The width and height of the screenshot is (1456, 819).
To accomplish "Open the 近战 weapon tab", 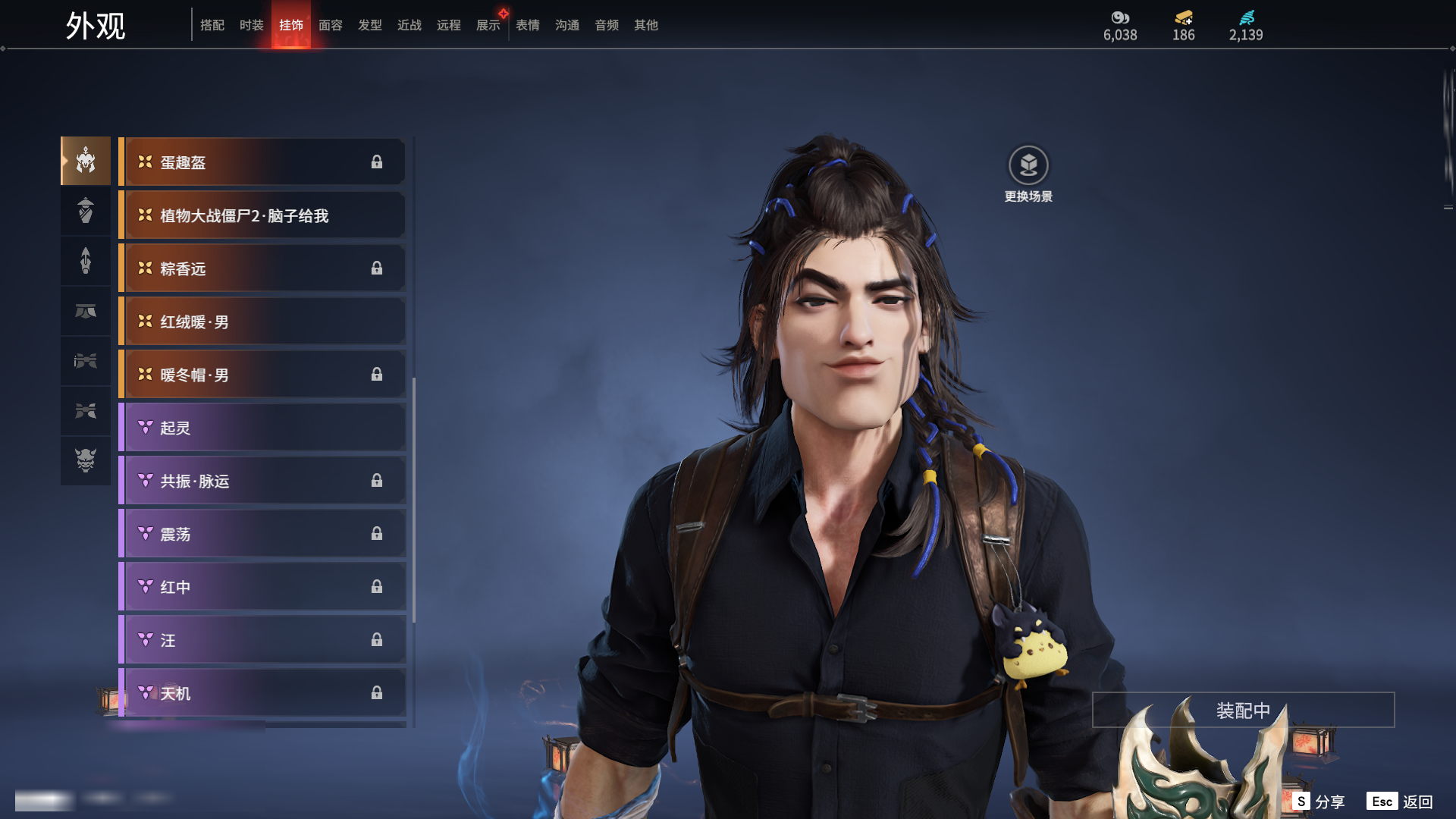I will pyautogui.click(x=409, y=25).
